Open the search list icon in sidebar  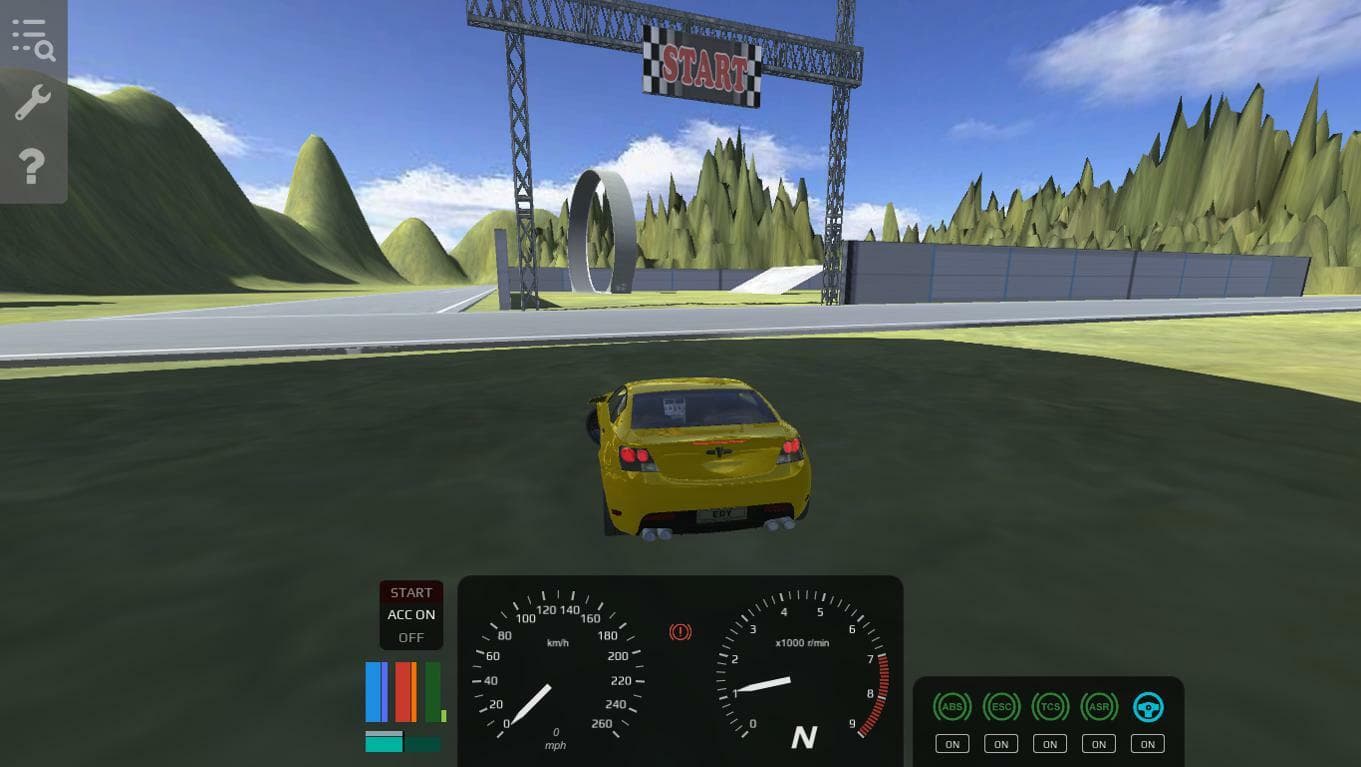33,39
